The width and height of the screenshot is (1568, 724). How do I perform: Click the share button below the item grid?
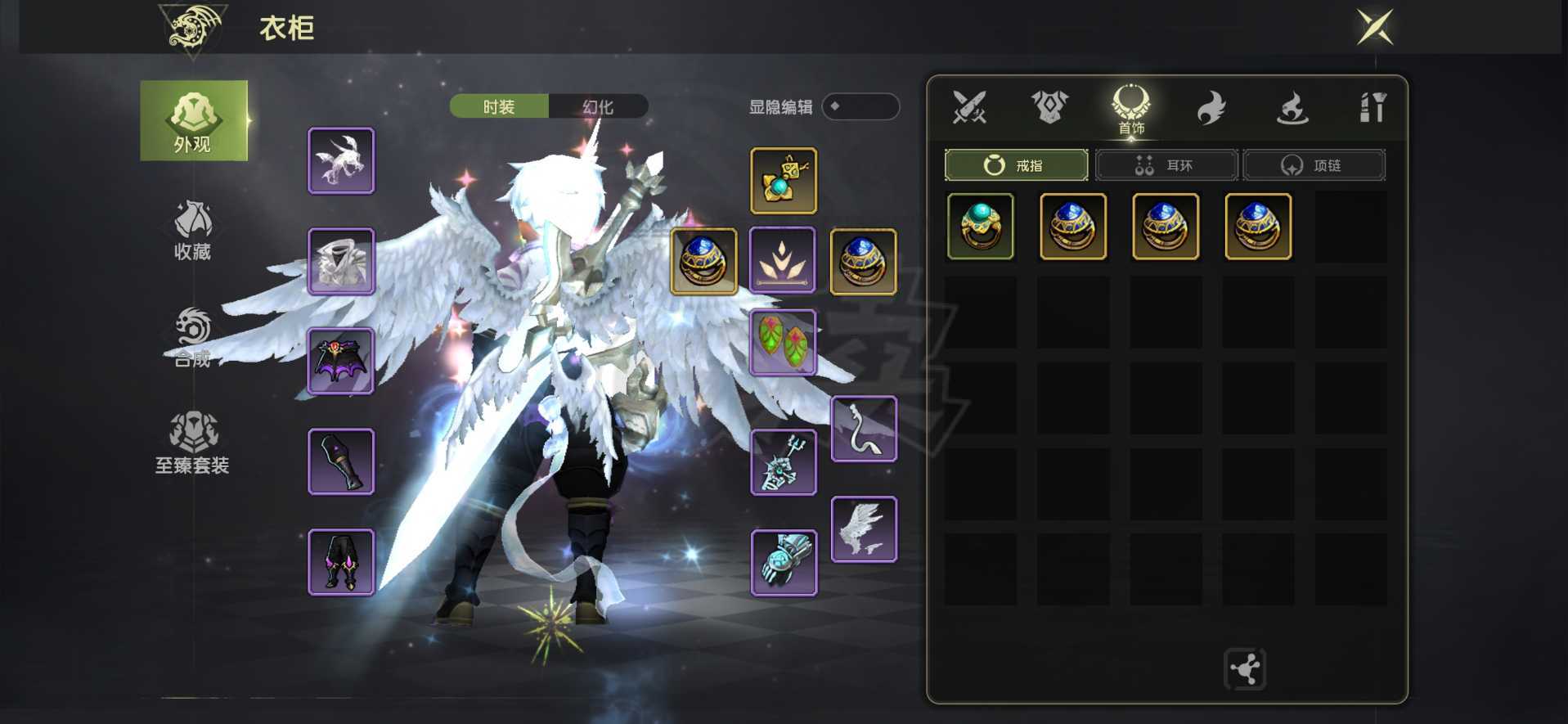click(1244, 669)
